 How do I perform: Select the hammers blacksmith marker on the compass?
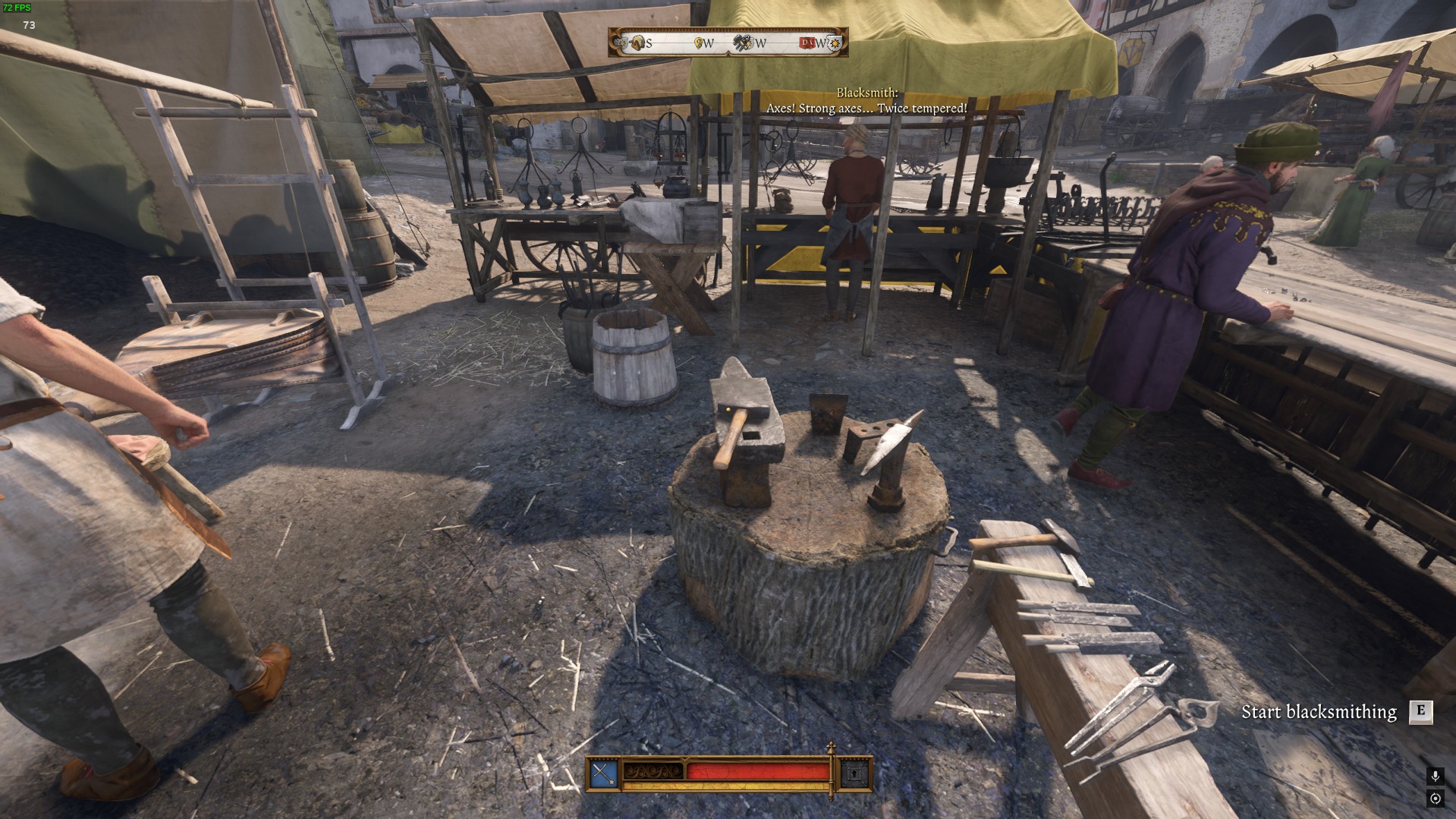741,43
